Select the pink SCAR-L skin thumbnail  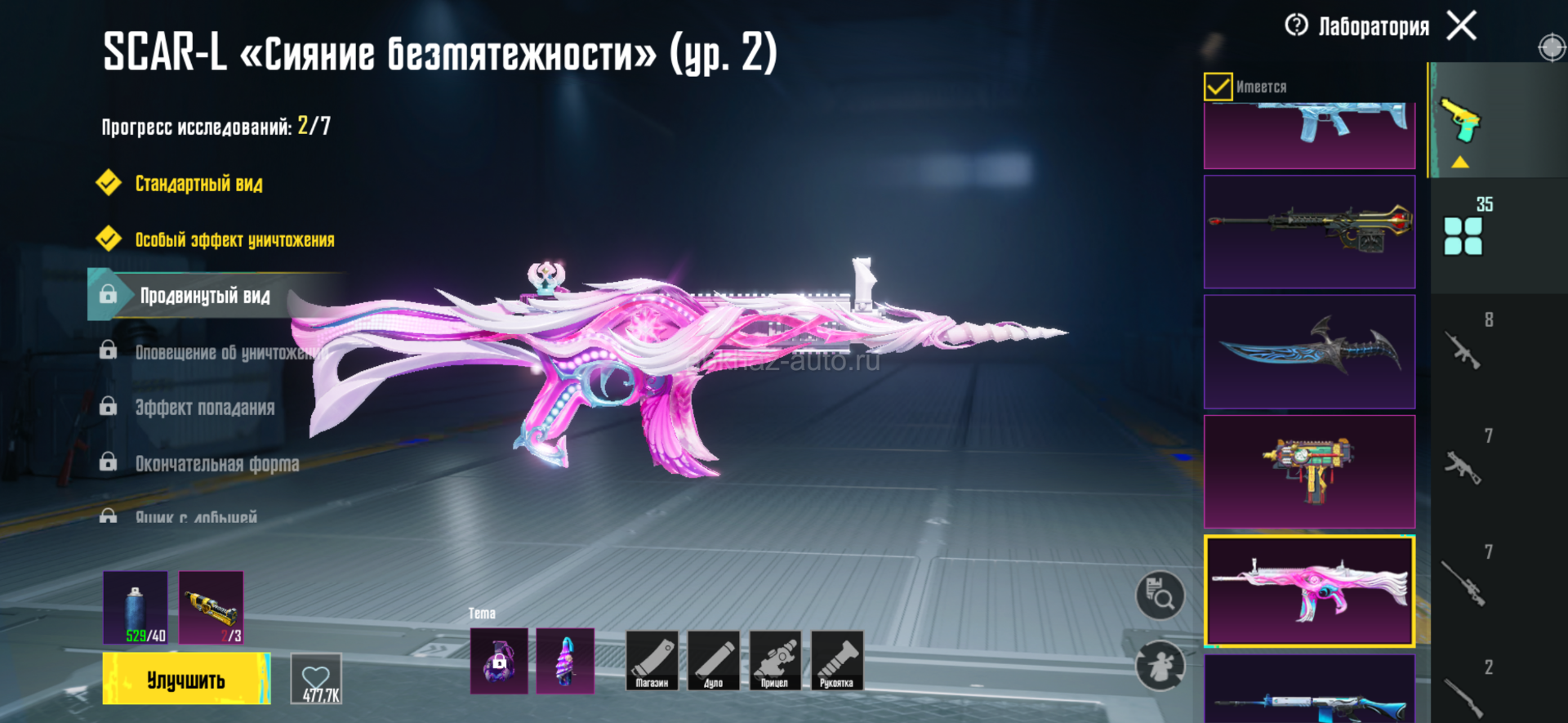(x=1309, y=591)
